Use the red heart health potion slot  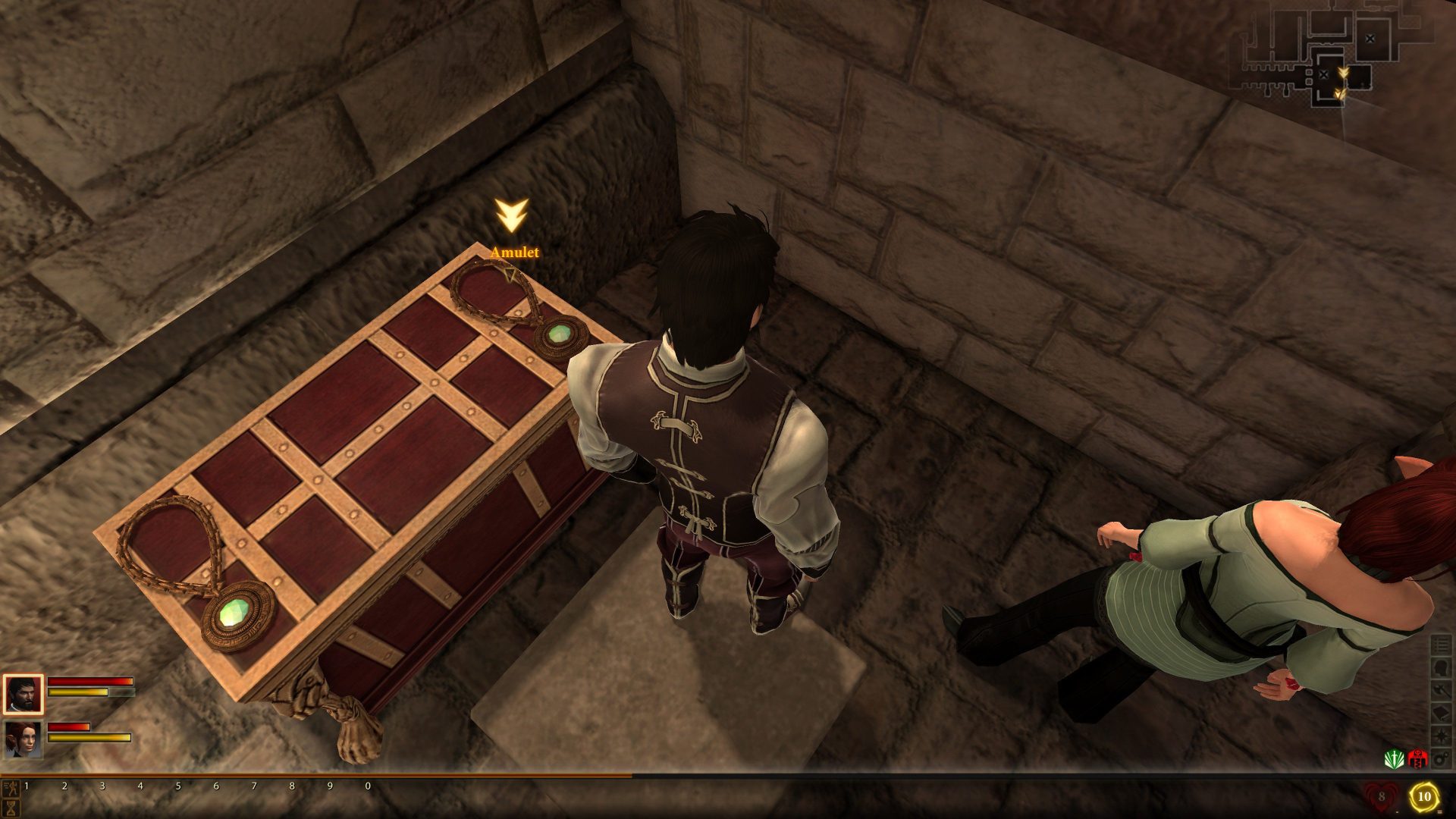pyautogui.click(x=1380, y=797)
